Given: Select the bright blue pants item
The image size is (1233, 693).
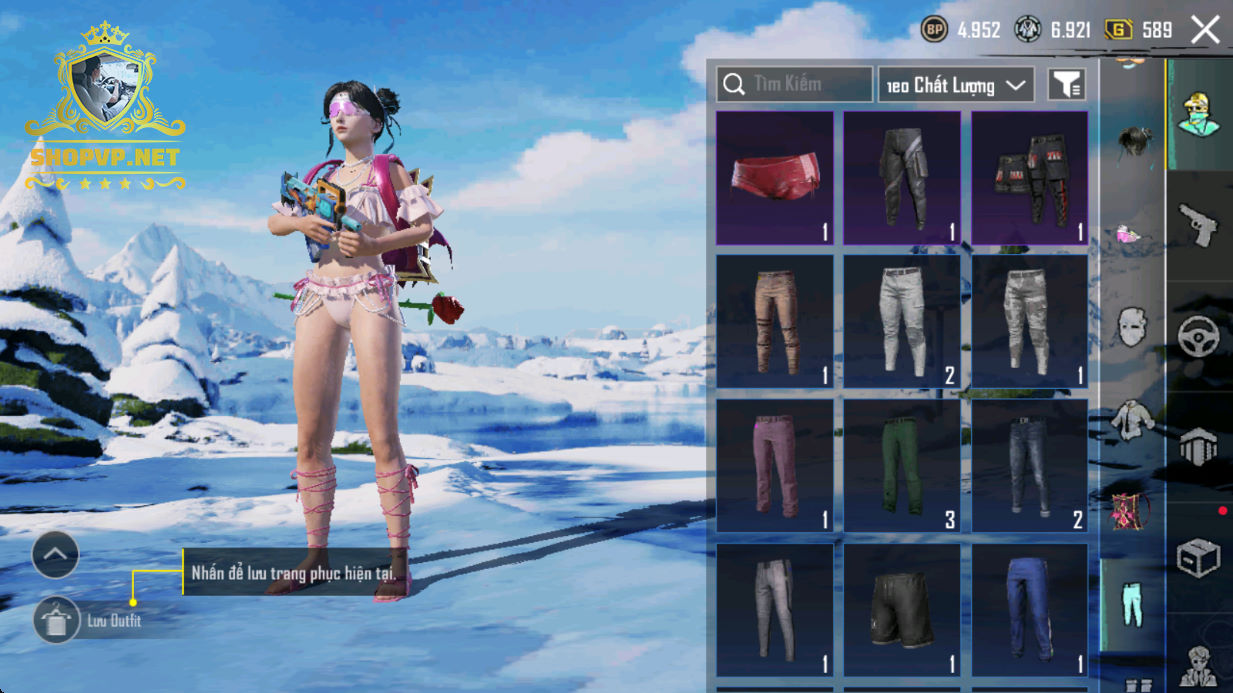Looking at the screenshot, I should tap(1029, 610).
